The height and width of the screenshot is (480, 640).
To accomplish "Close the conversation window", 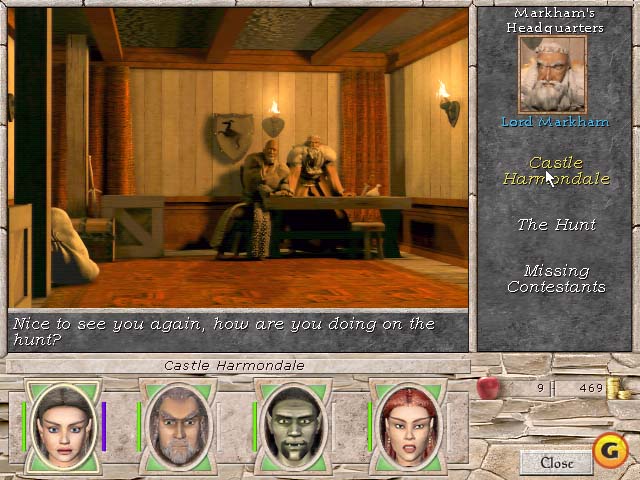I will [x=556, y=462].
